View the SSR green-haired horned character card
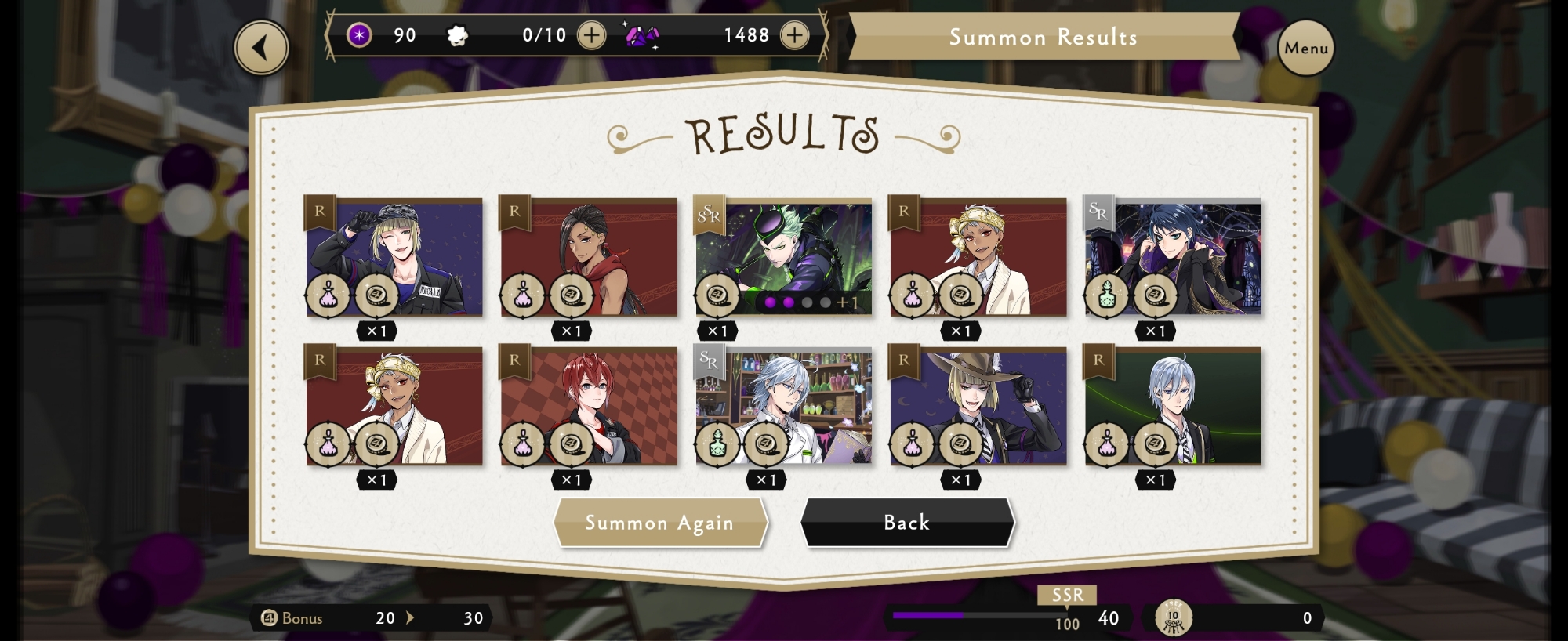The height and width of the screenshot is (641, 1568). coord(784,257)
